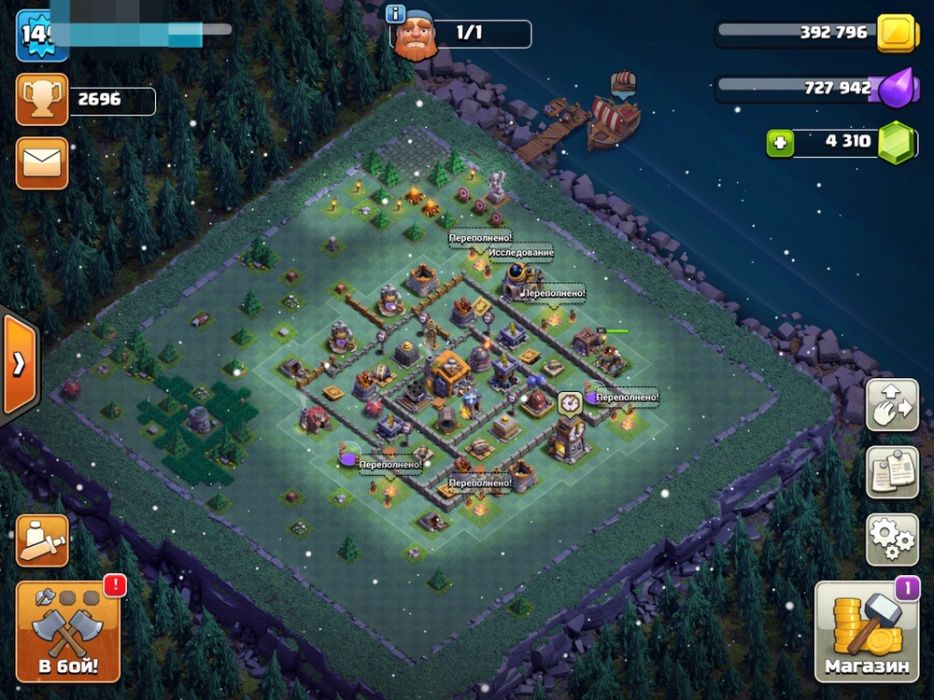Open the Master Builder info button
934x700 pixels.
(x=394, y=13)
